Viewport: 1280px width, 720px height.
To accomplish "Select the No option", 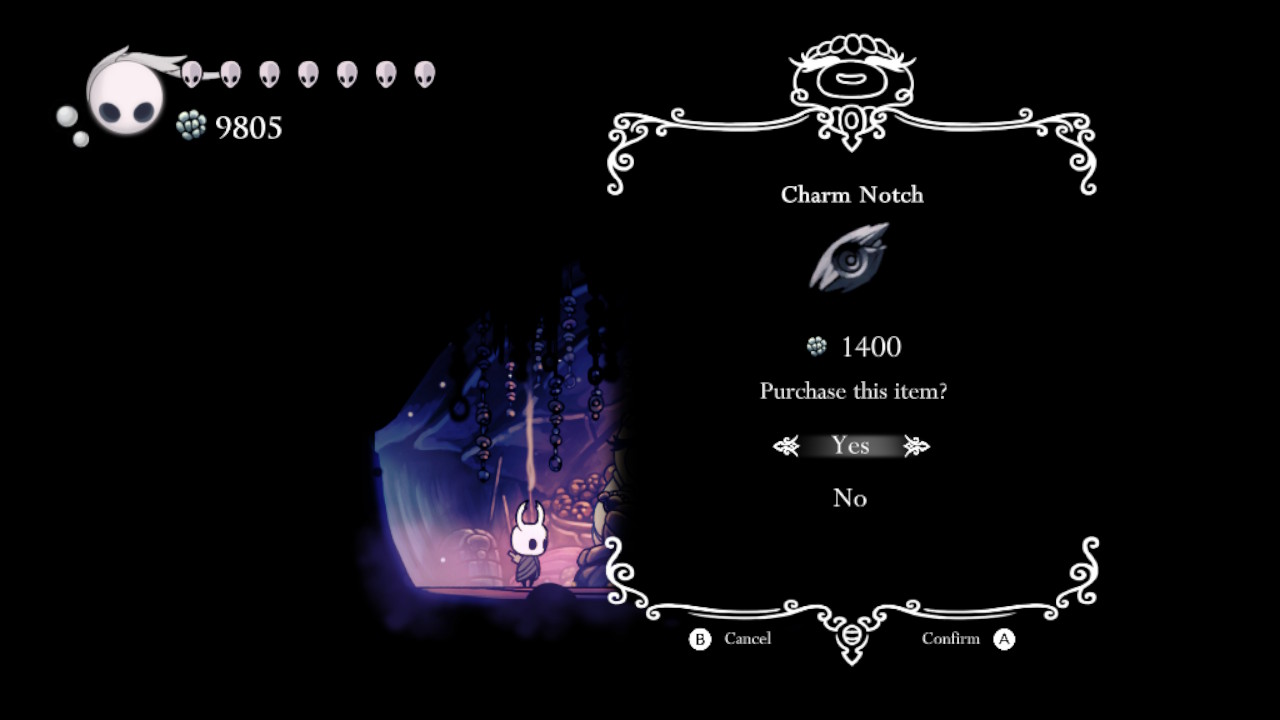I will (850, 498).
